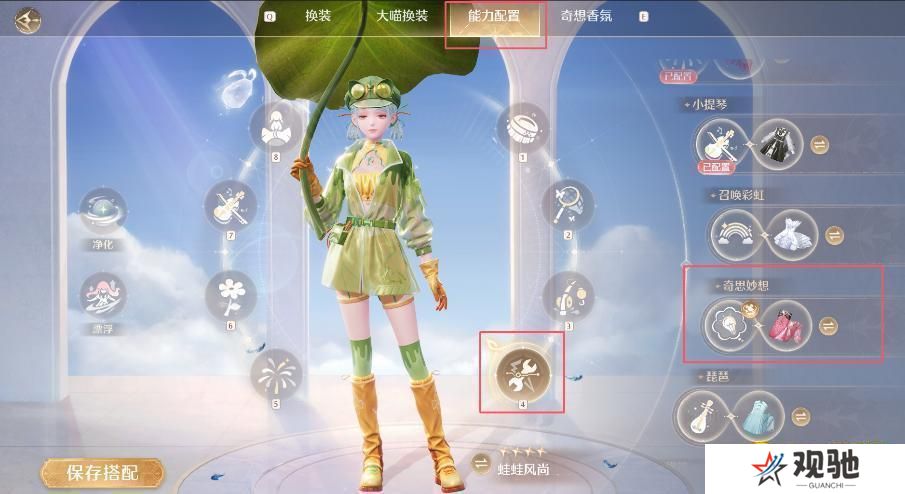Select the fireworks ability slot 5

tap(275, 375)
